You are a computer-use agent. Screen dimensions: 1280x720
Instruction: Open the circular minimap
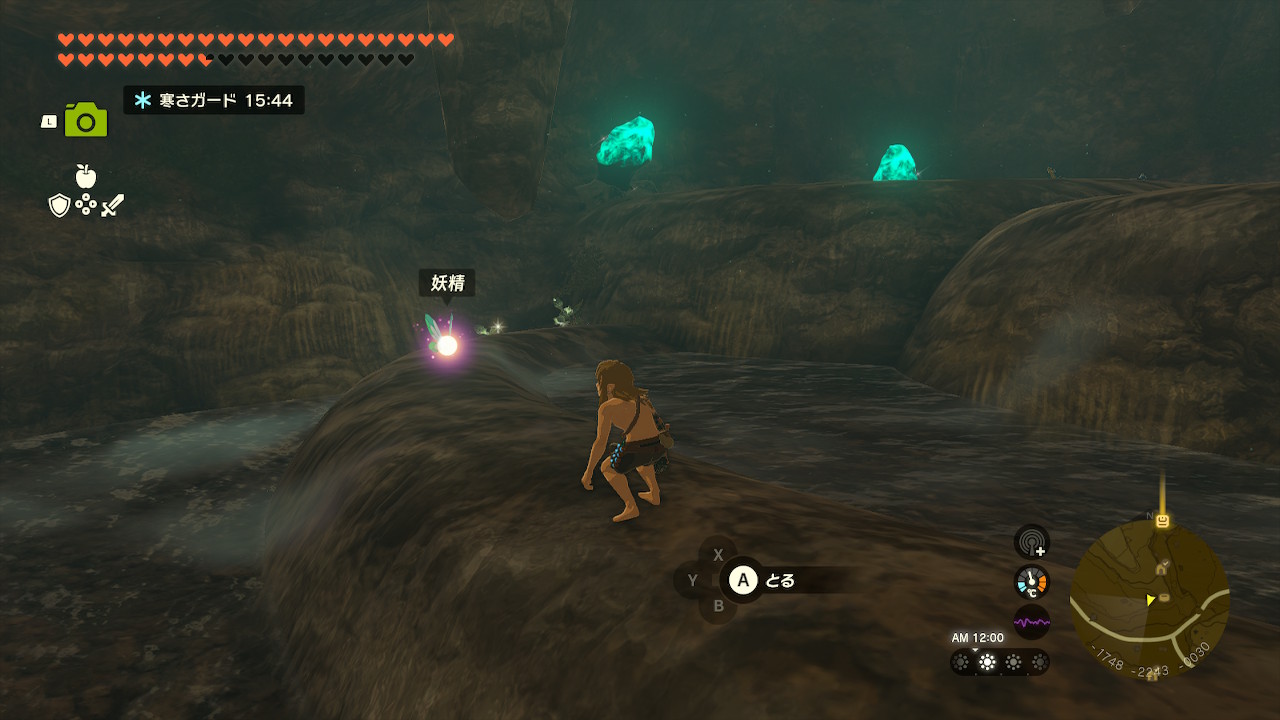tap(1149, 599)
